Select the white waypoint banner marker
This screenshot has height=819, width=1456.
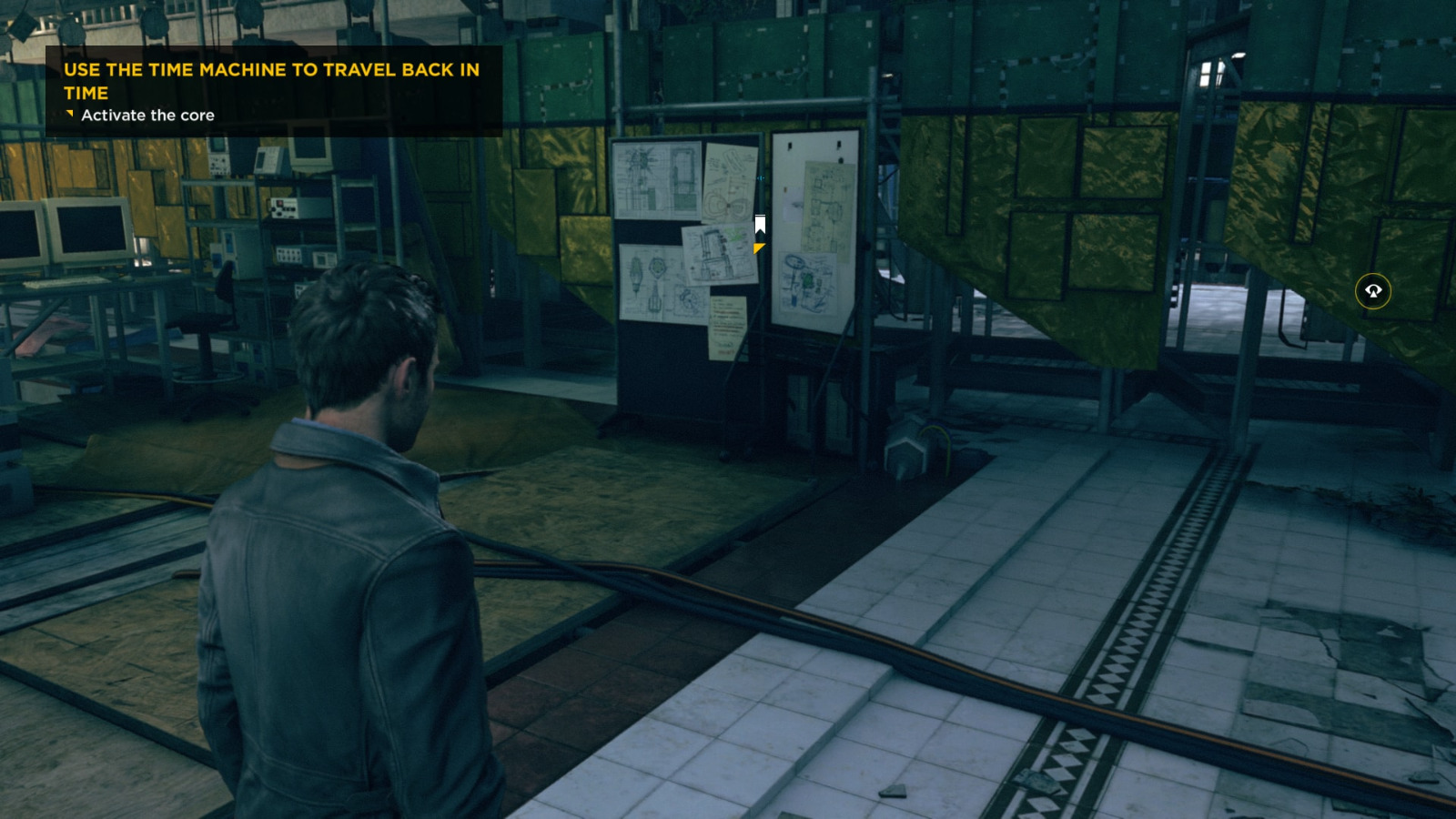pyautogui.click(x=759, y=221)
